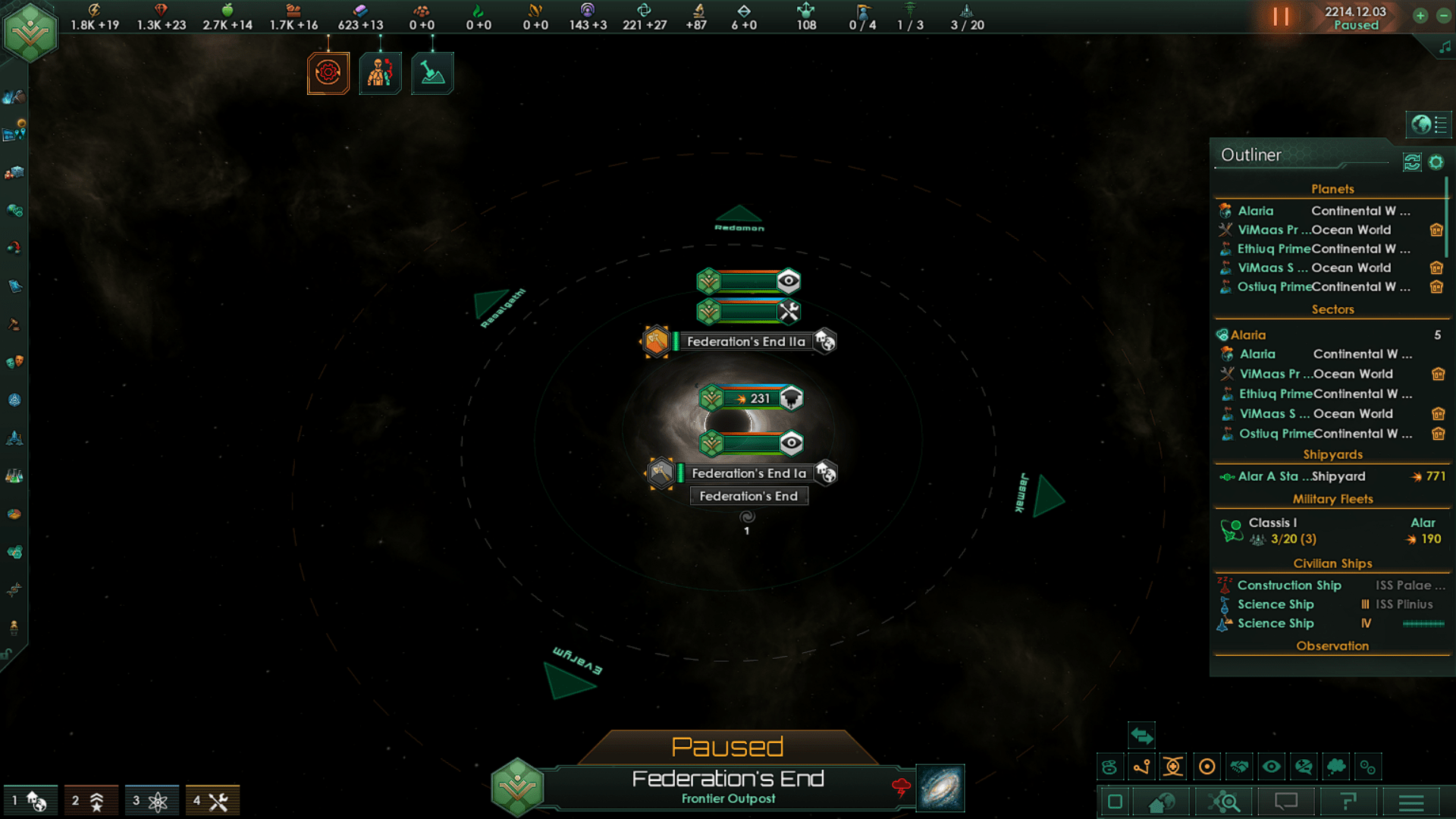Toggle the opinion map mode overlay

click(x=1304, y=767)
